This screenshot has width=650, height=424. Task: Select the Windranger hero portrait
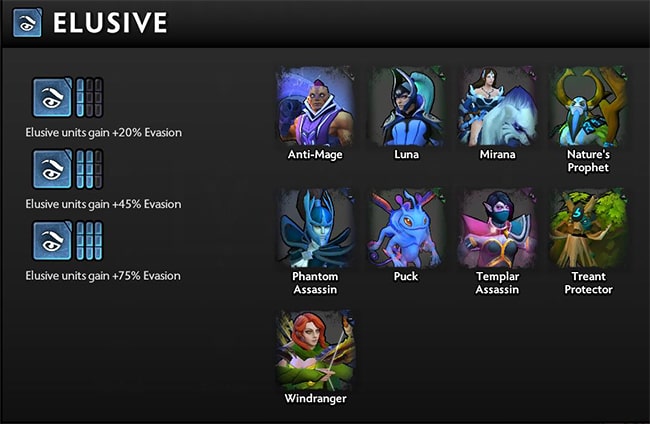(x=315, y=348)
